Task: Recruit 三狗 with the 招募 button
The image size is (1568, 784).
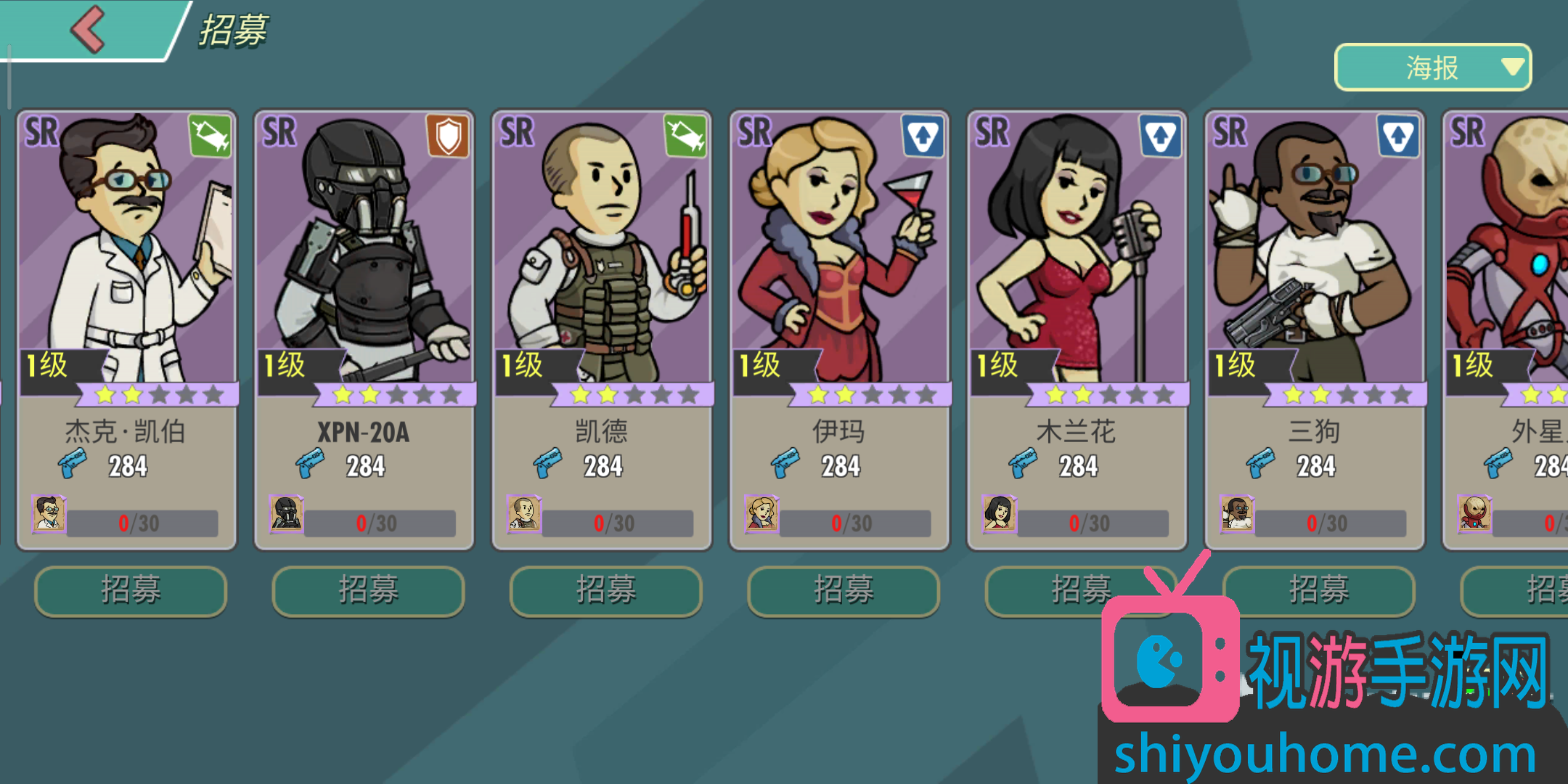Action: tap(1318, 590)
